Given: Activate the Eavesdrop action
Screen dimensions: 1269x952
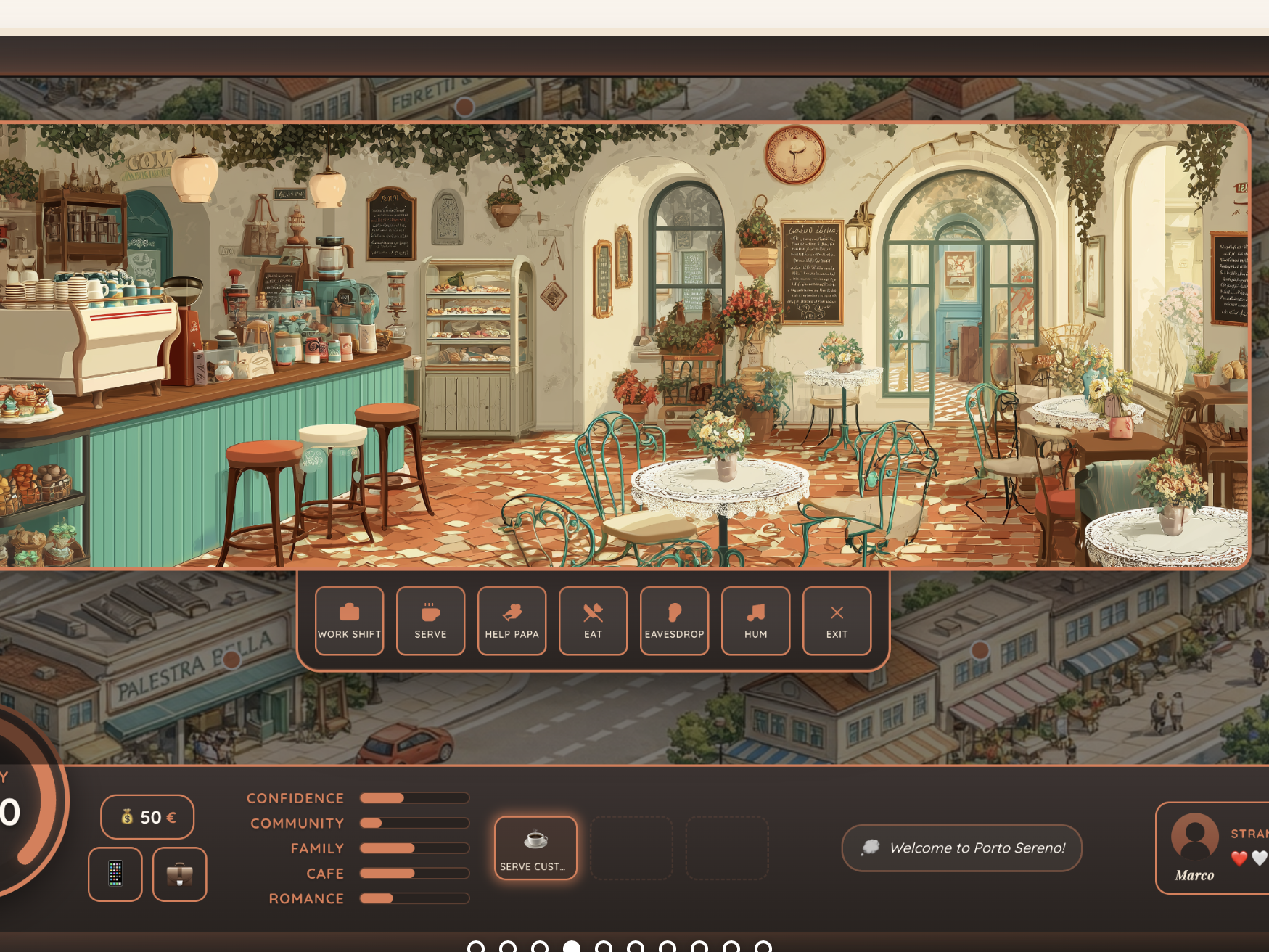Looking at the screenshot, I should tap(674, 620).
